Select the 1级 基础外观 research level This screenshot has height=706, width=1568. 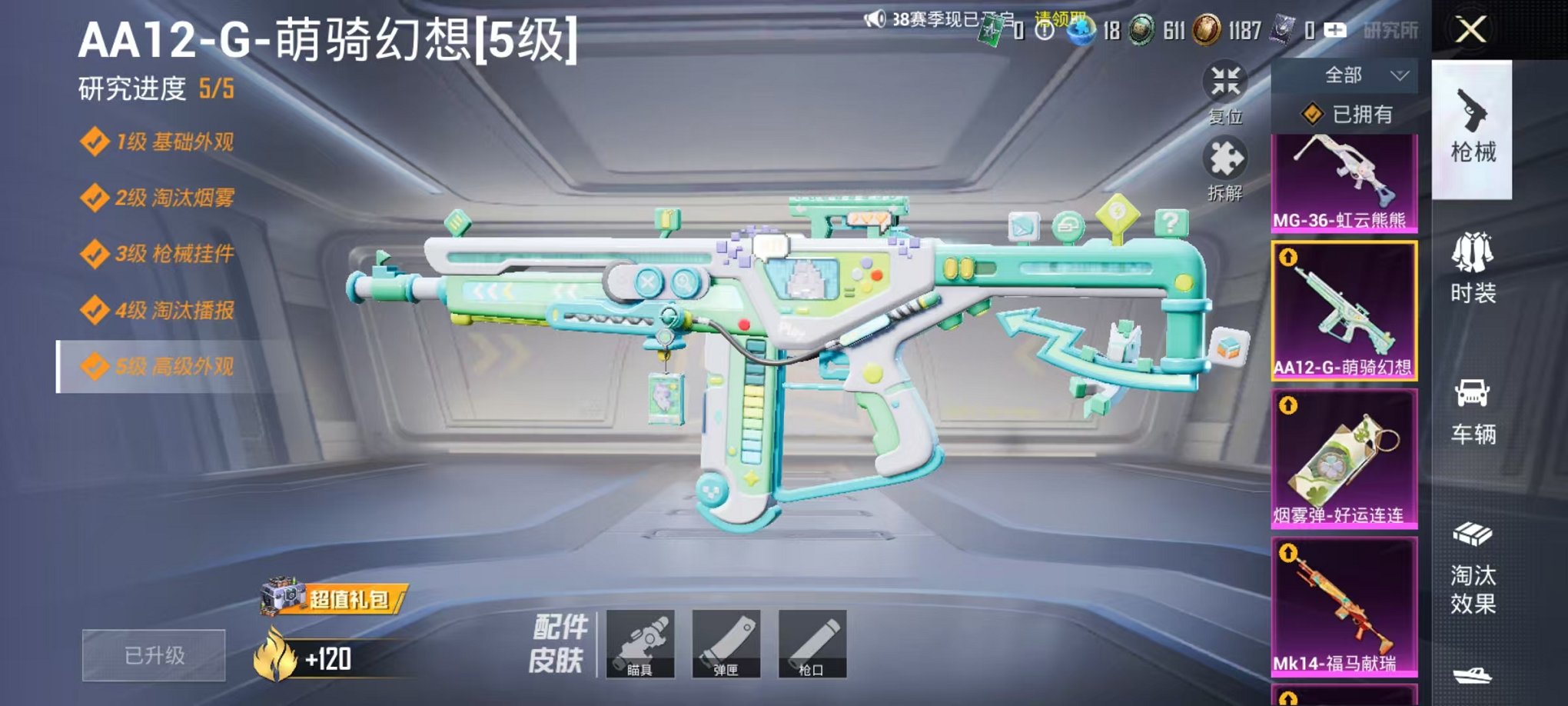pyautogui.click(x=161, y=142)
